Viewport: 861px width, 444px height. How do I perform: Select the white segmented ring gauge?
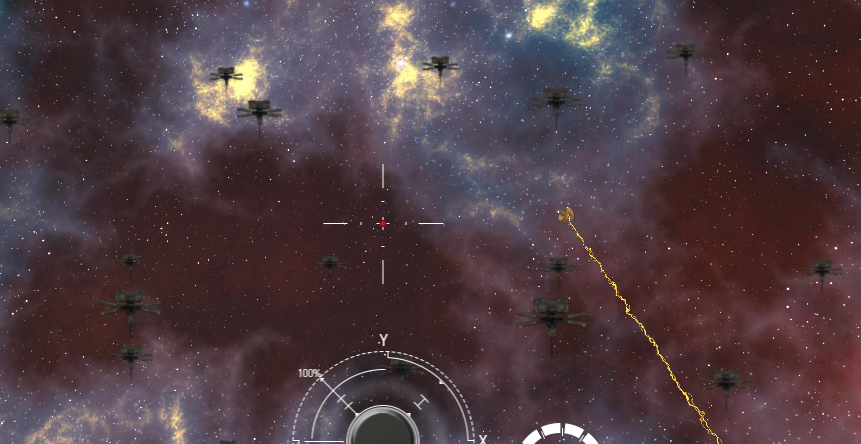click(561, 434)
